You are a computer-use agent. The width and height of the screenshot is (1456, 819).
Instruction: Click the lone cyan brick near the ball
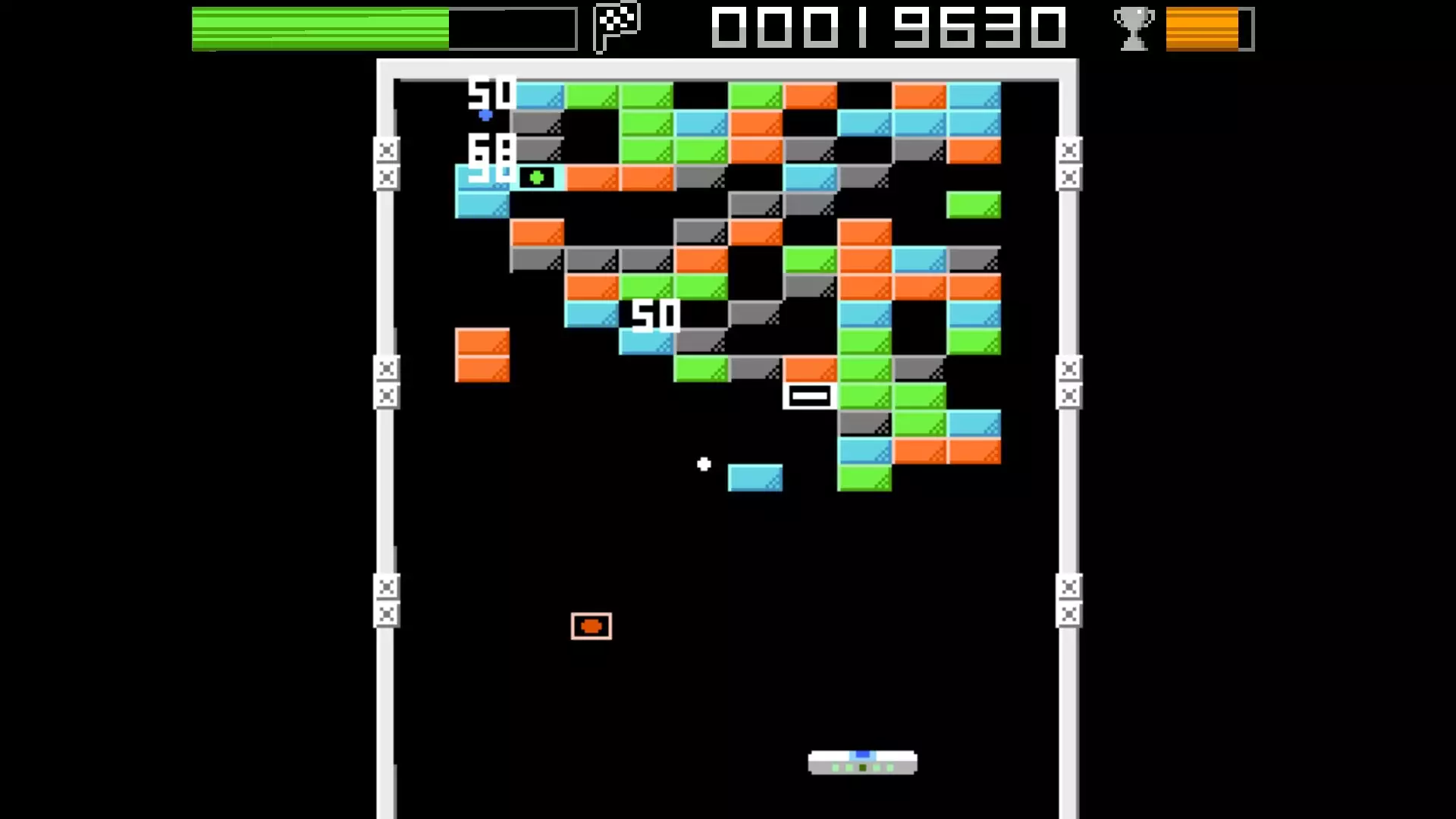(x=754, y=478)
